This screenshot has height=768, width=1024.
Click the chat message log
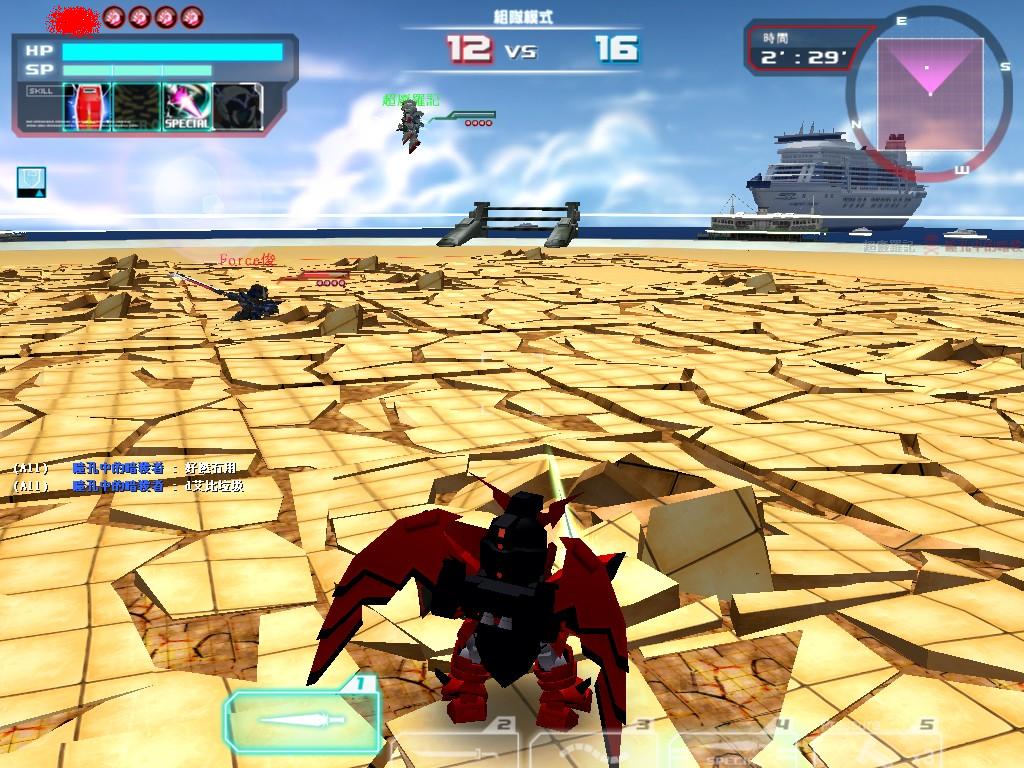pyautogui.click(x=130, y=477)
